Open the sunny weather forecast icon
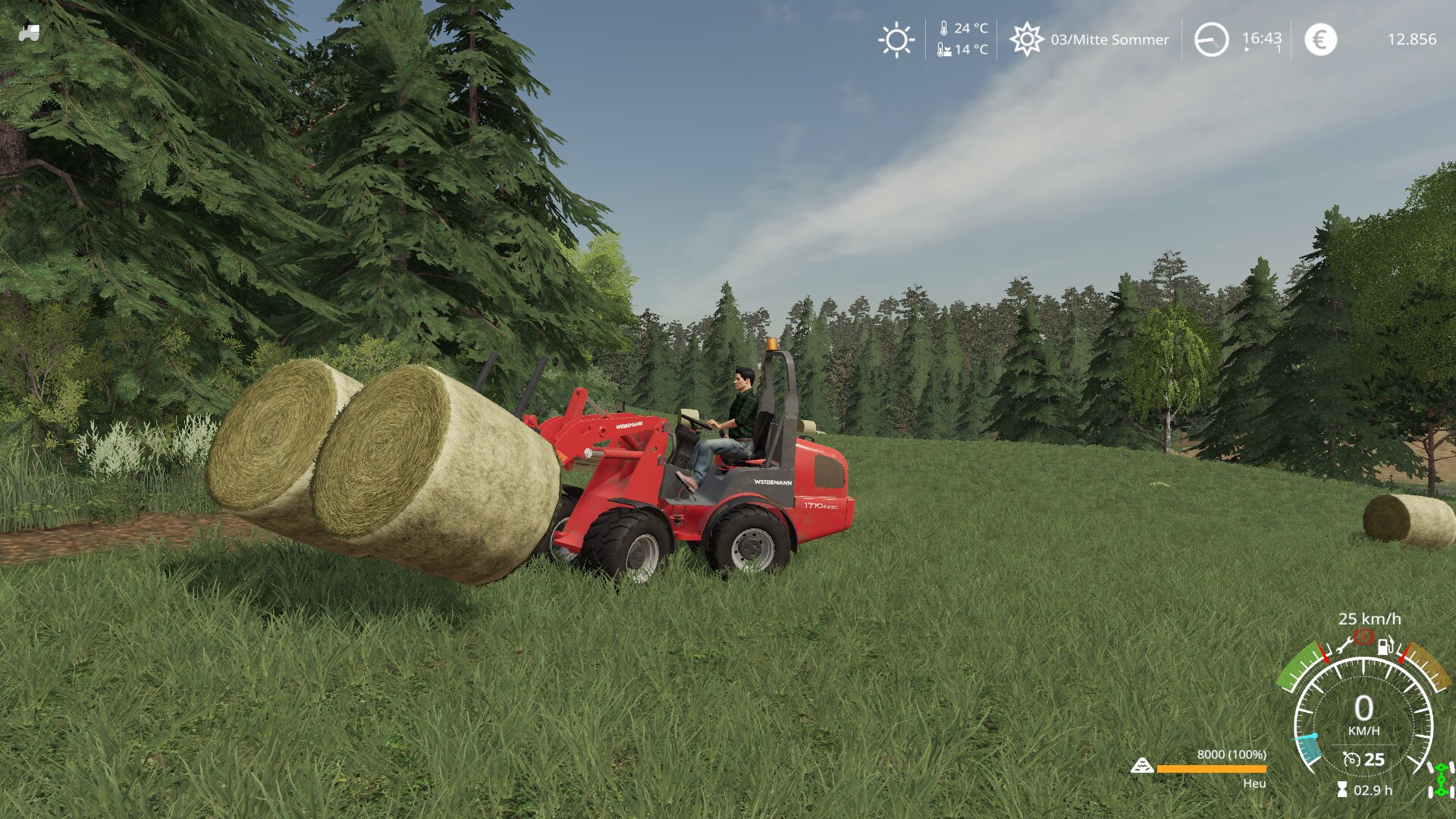 coord(896,39)
